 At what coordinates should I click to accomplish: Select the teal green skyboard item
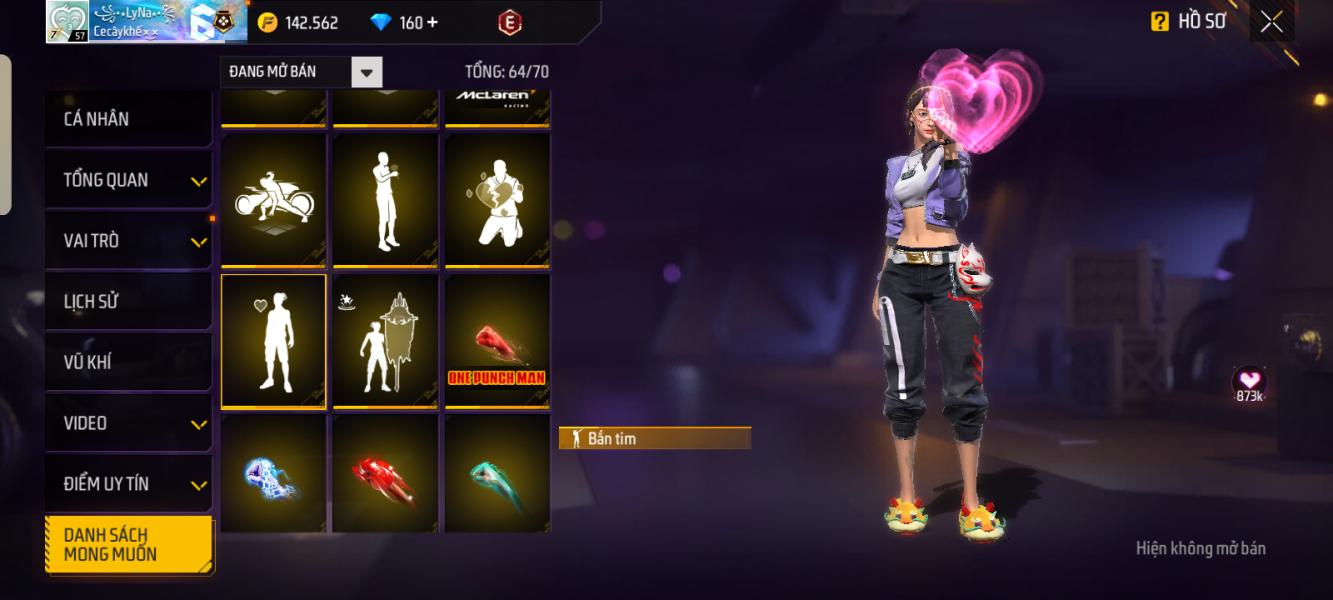497,477
